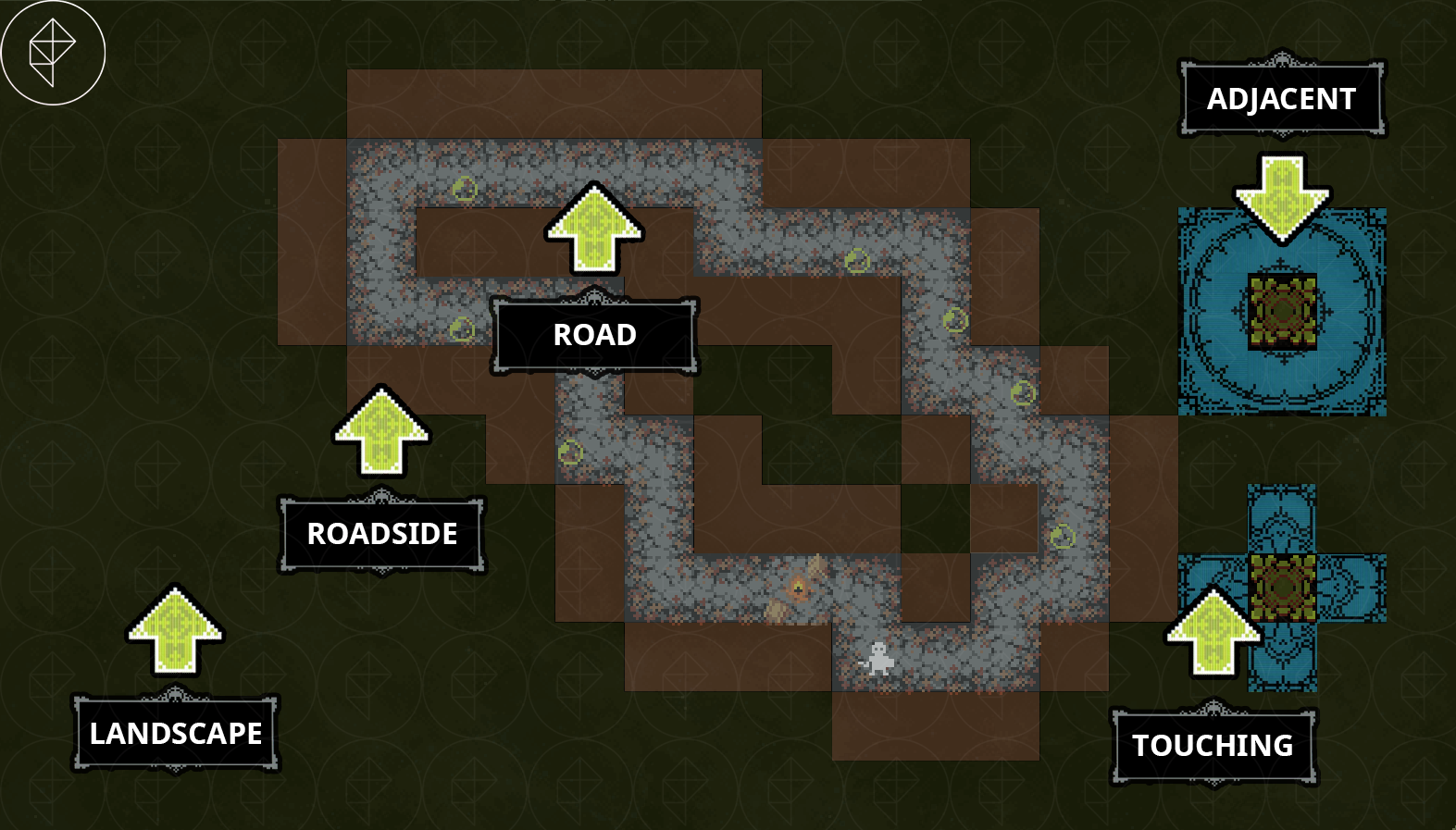Select the ROADSIDE label box
The image size is (1456, 830).
382,534
